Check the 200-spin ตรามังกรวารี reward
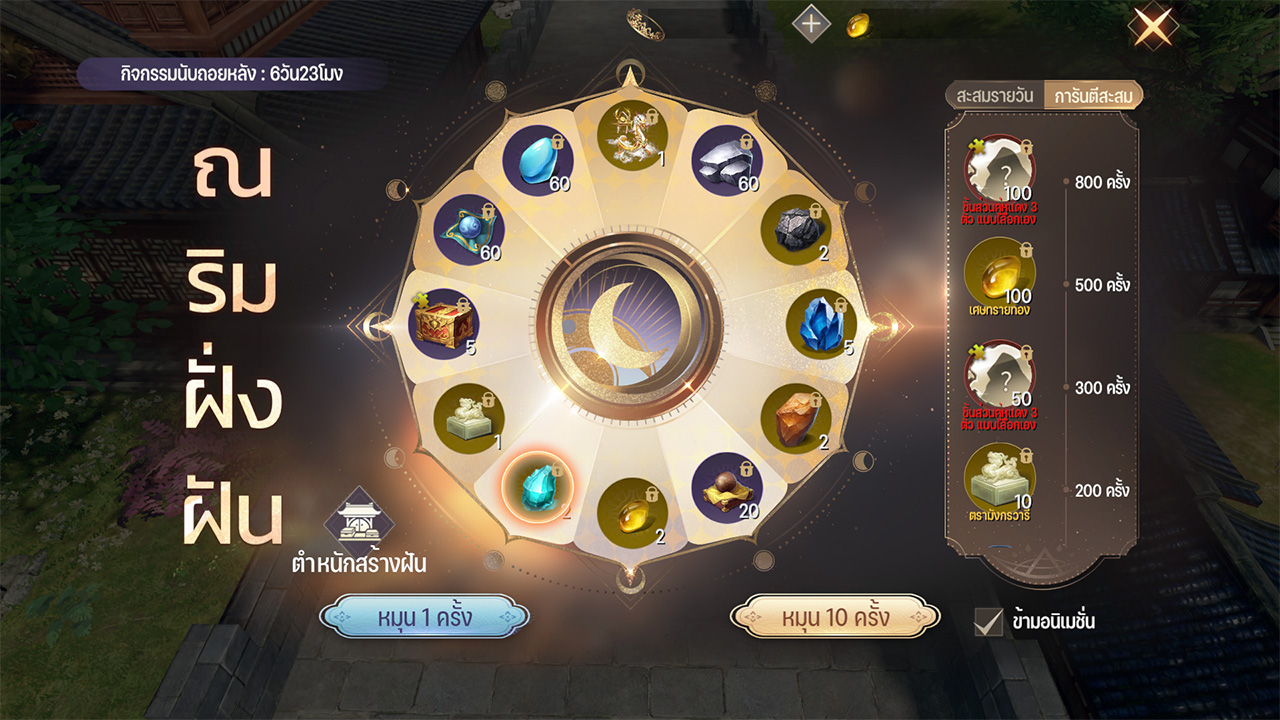Image resolution: width=1280 pixels, height=720 pixels. [x=999, y=478]
